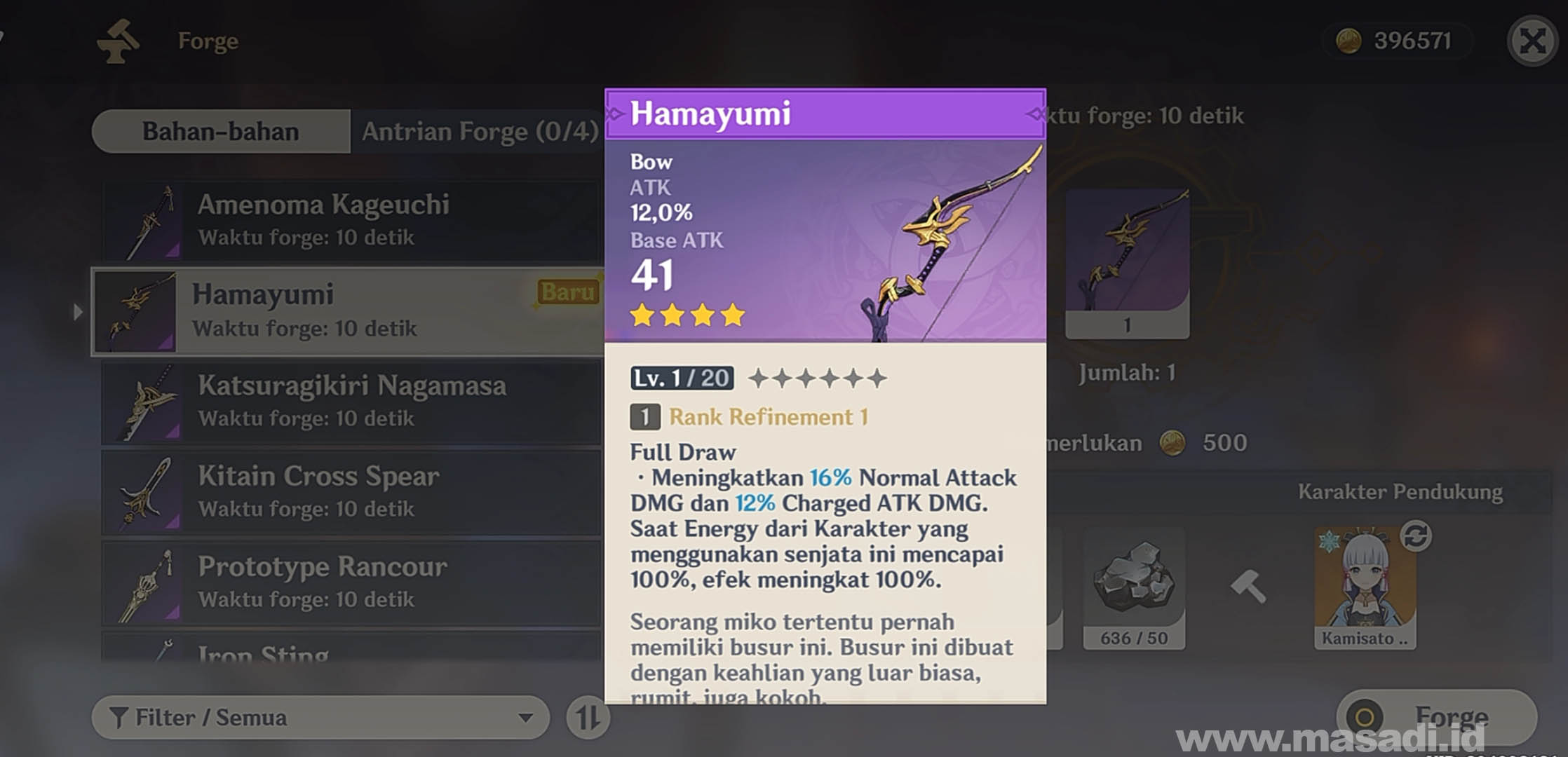Click the Forge hammer icon in the header
1568x757 pixels.
(x=119, y=40)
